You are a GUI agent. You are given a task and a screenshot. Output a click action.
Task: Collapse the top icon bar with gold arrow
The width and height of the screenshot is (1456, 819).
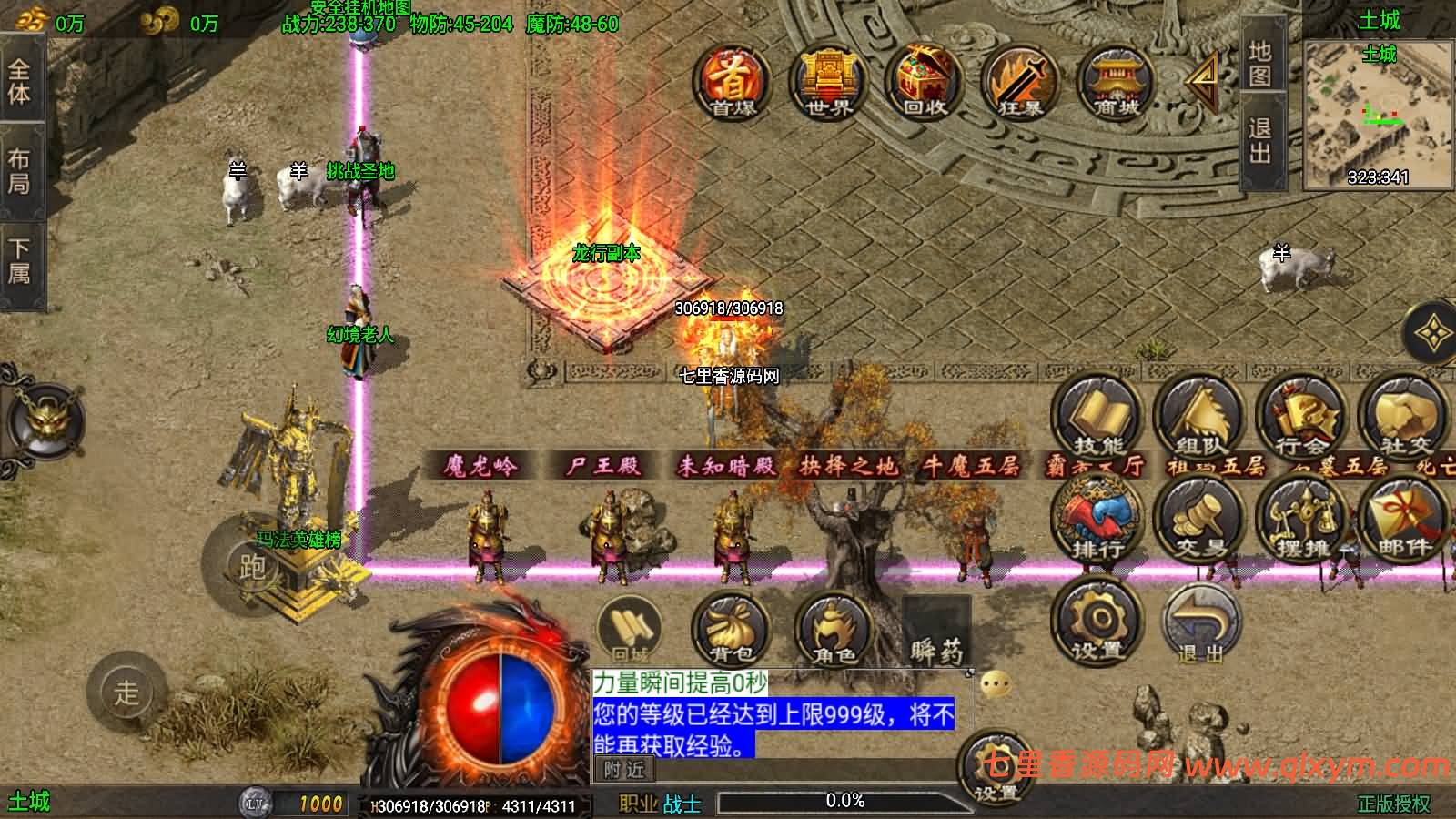1201,84
